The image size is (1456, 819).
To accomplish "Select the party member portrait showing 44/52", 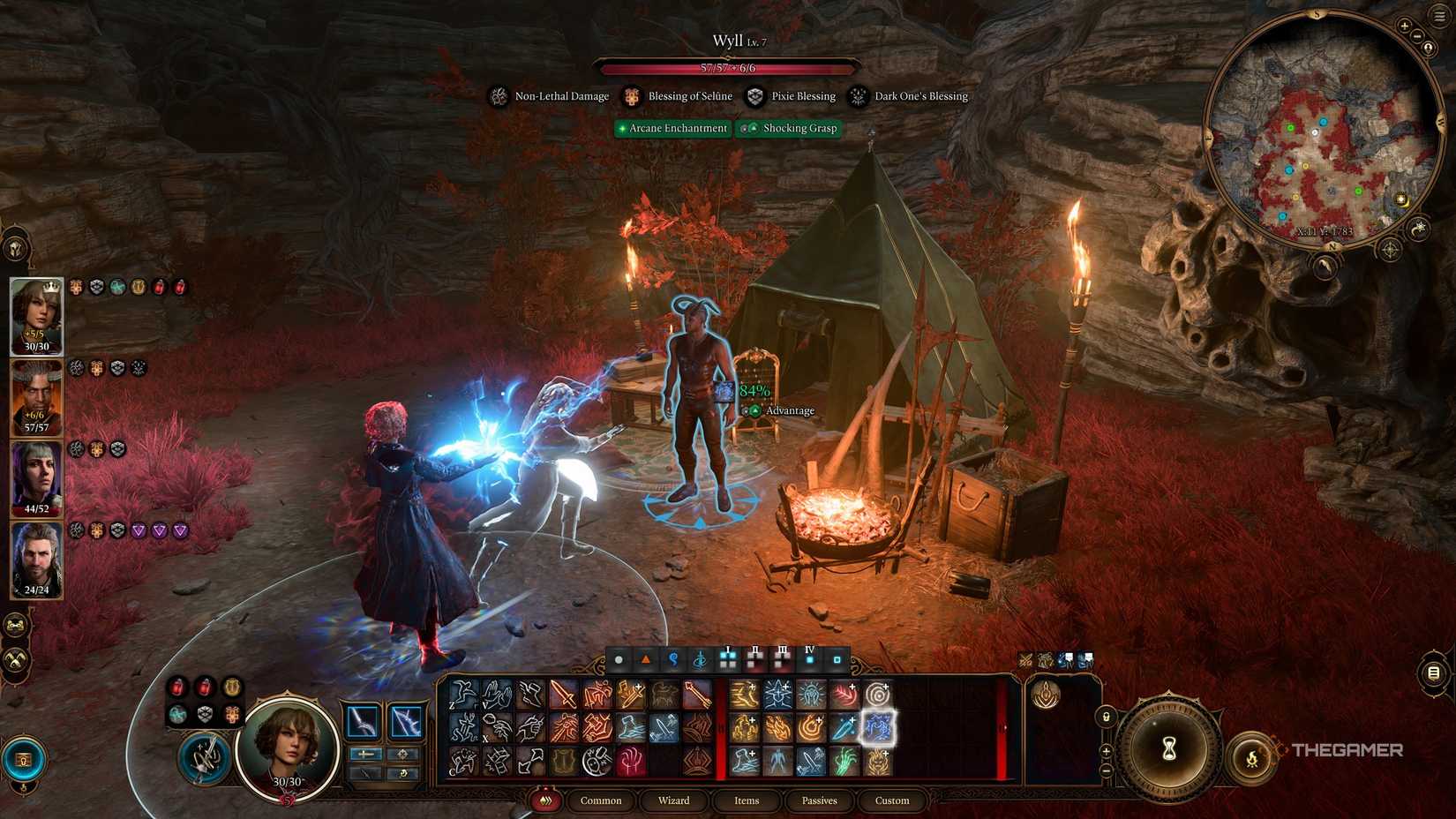I will pos(34,477).
